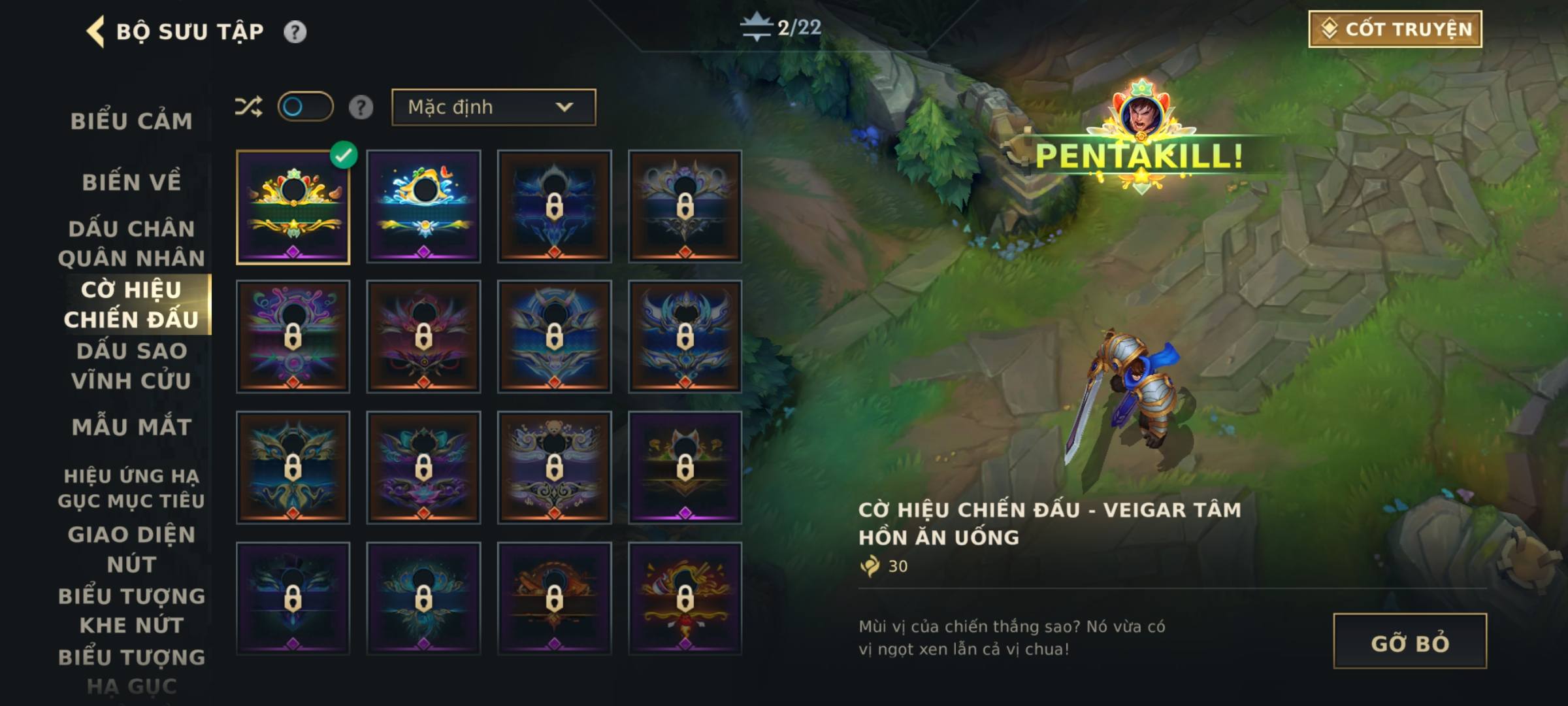
Task: Click the Gỡ Bỏ button
Action: [x=1409, y=641]
